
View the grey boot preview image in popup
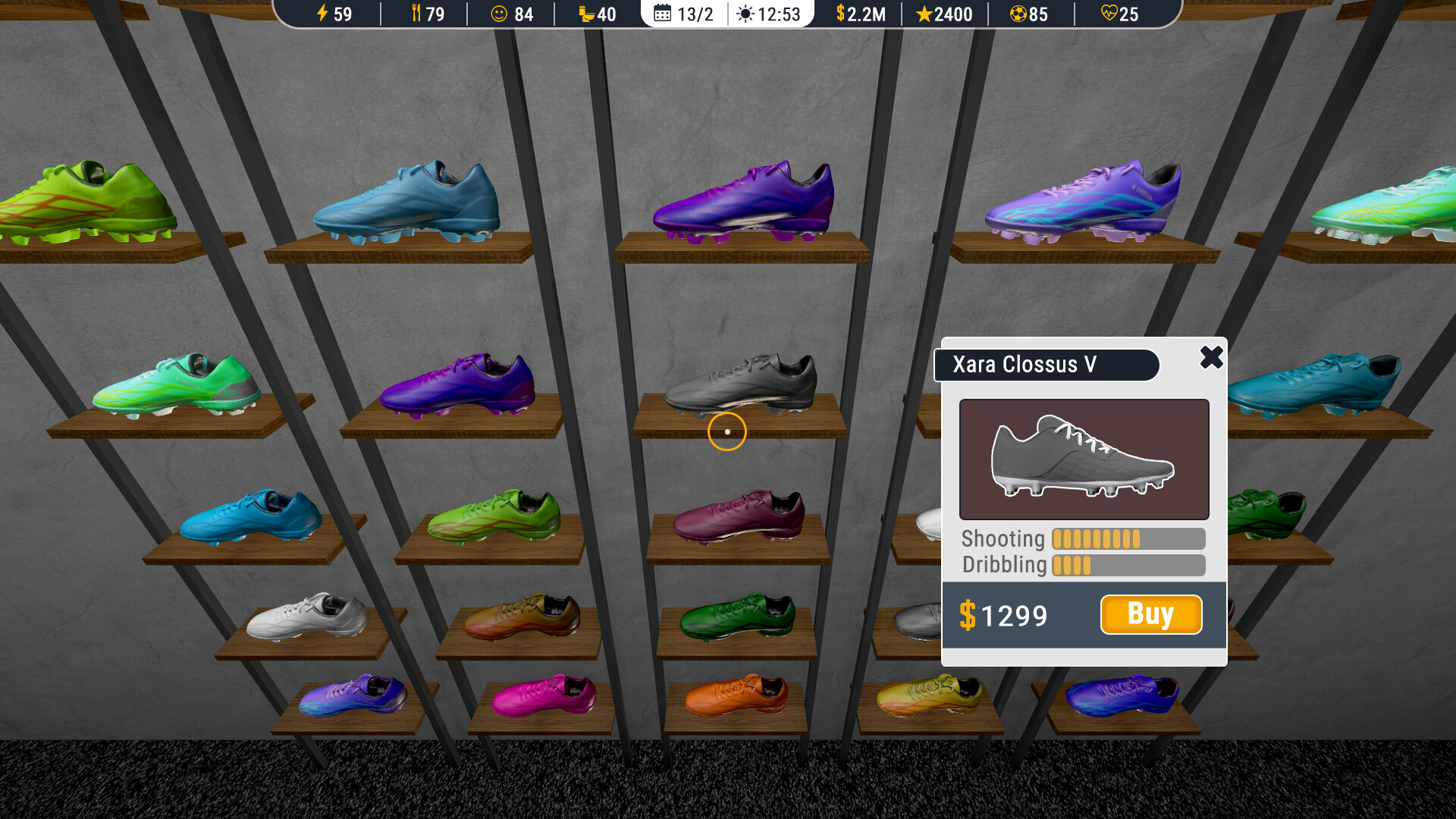tap(1083, 459)
